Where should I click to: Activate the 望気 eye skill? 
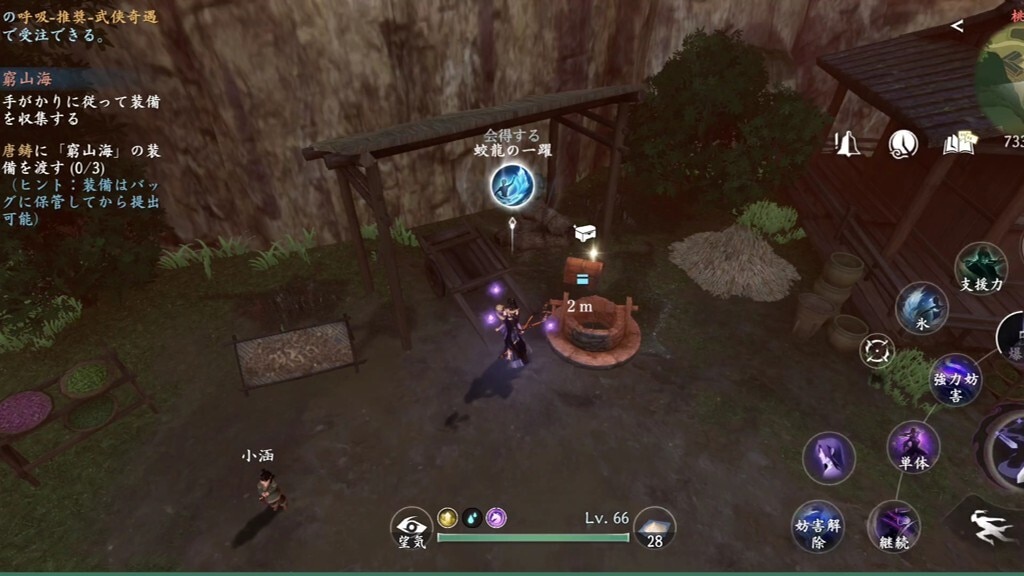coord(411,527)
